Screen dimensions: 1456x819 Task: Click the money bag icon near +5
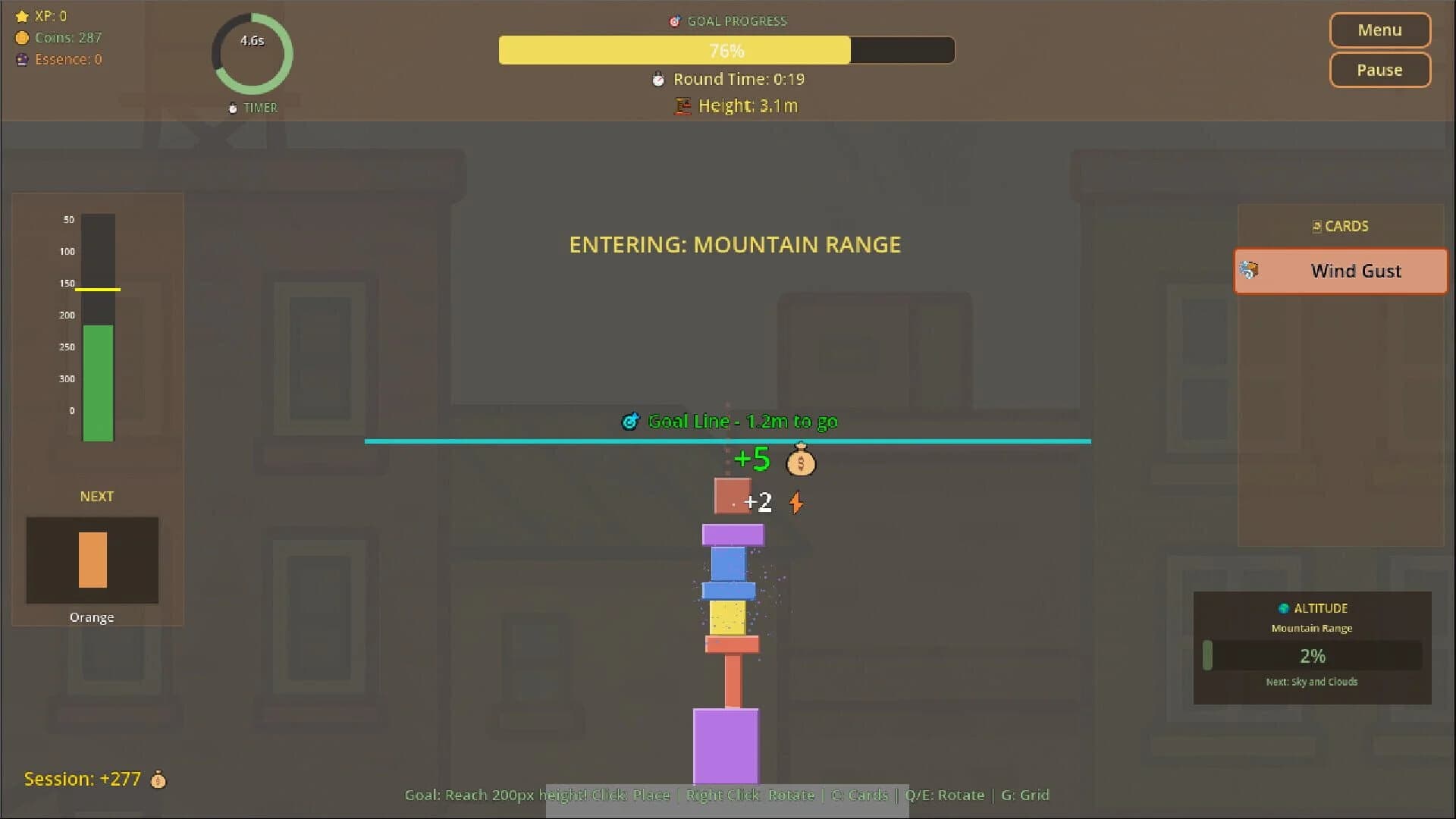click(x=801, y=461)
